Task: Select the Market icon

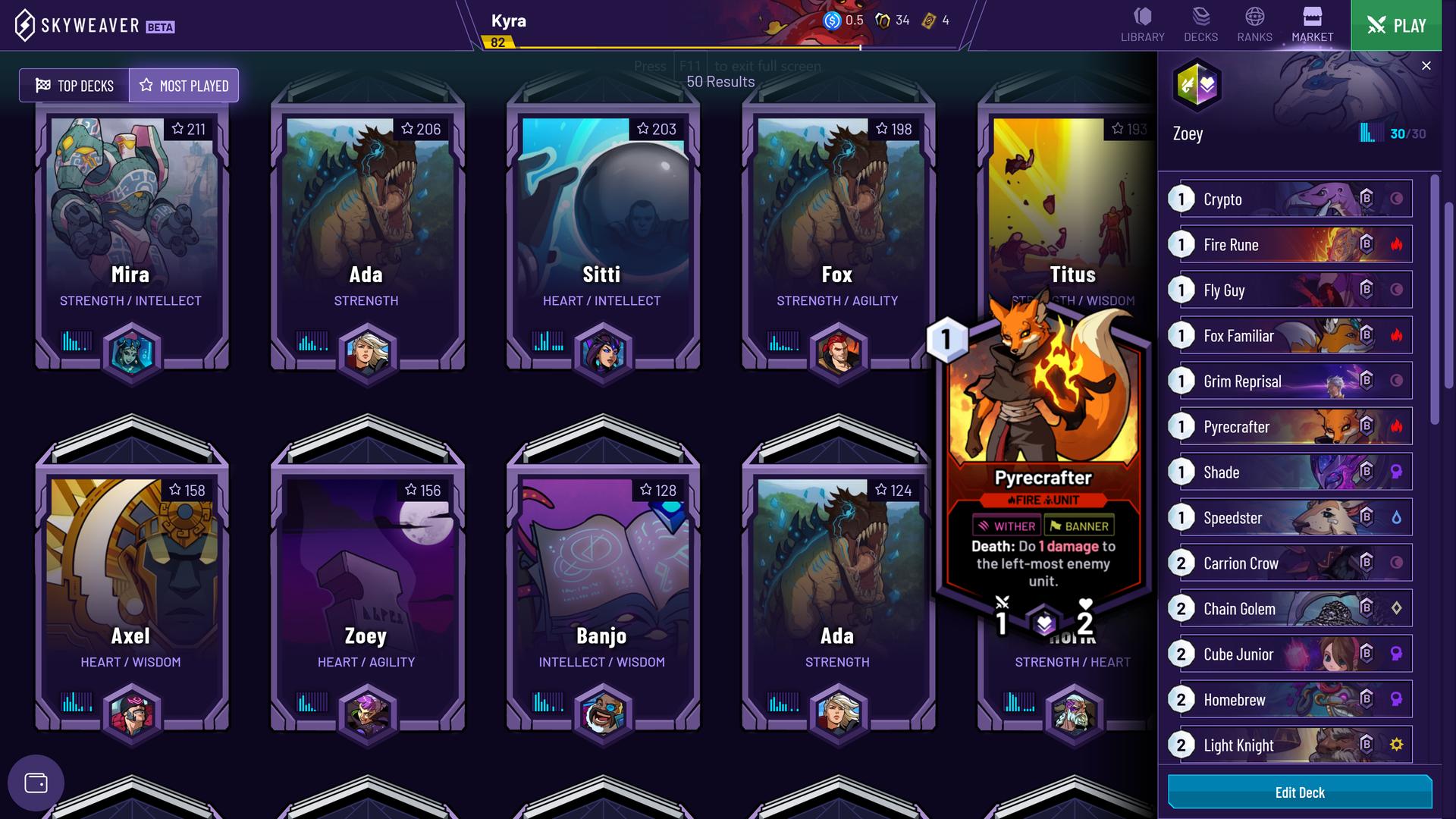Action: (1311, 21)
